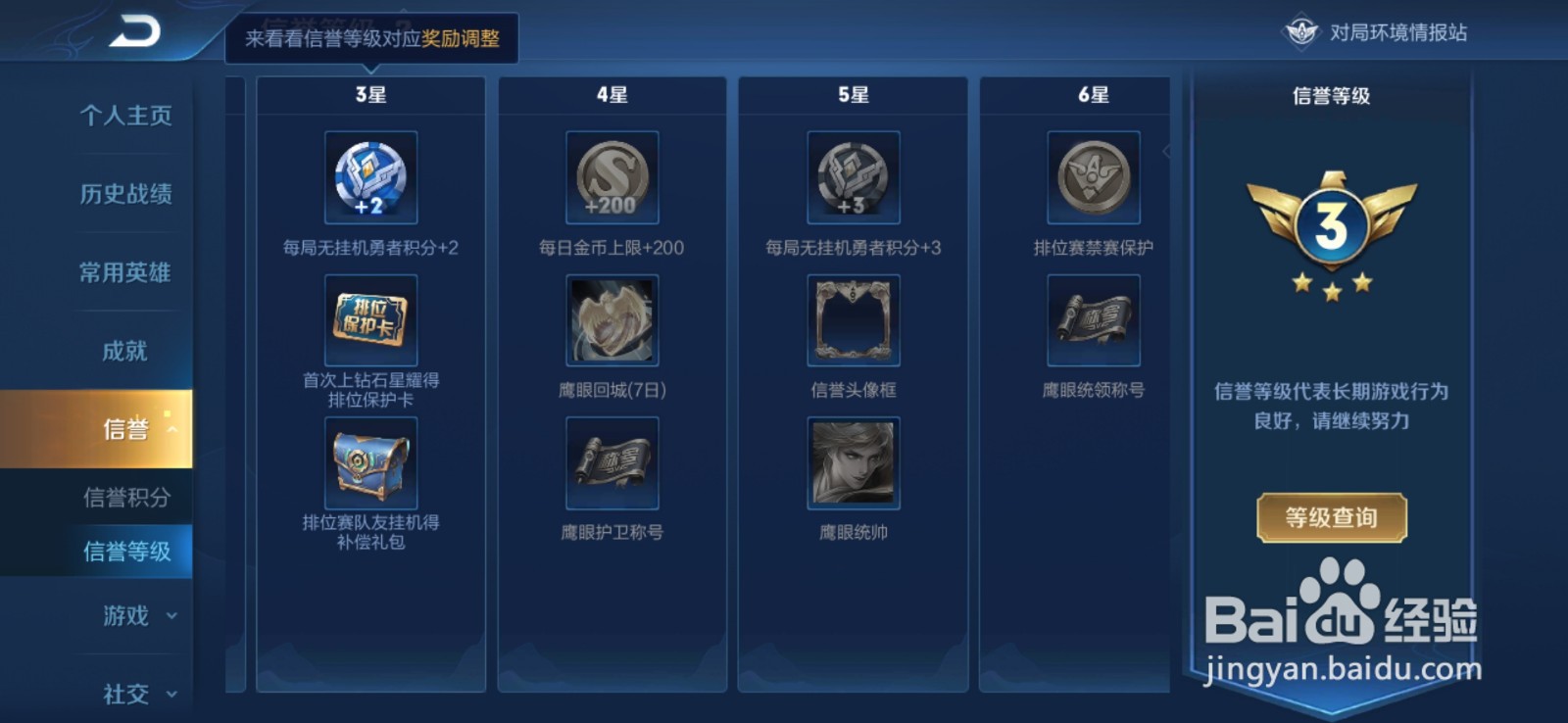The height and width of the screenshot is (723, 1568).
Task: Select the +2 勇者积分 medal icon under 3星
Action: [370, 179]
